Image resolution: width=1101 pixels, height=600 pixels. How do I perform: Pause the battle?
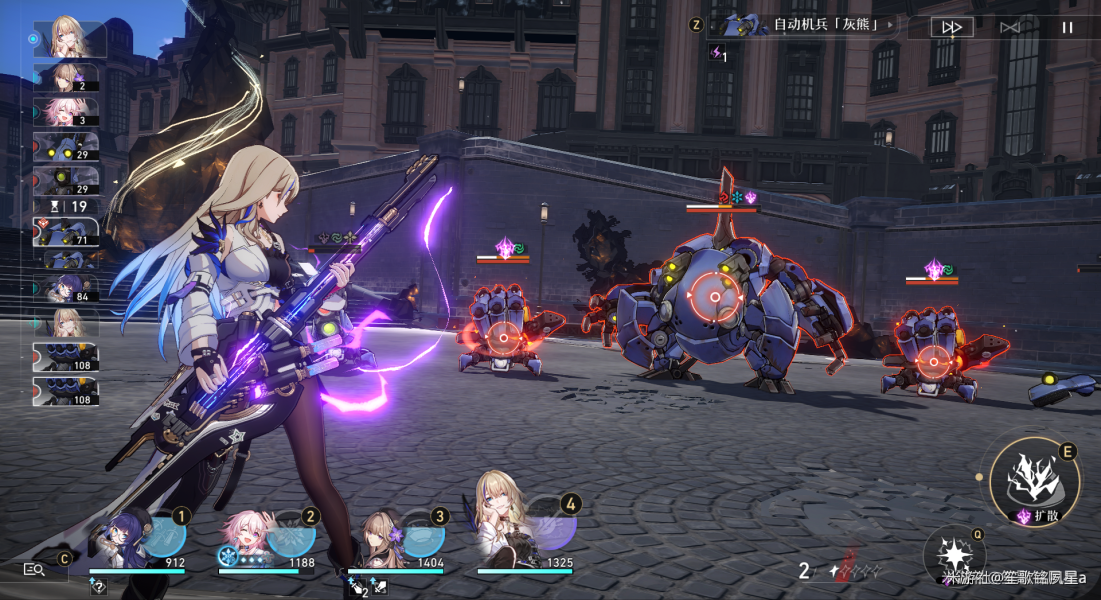[x=1067, y=27]
